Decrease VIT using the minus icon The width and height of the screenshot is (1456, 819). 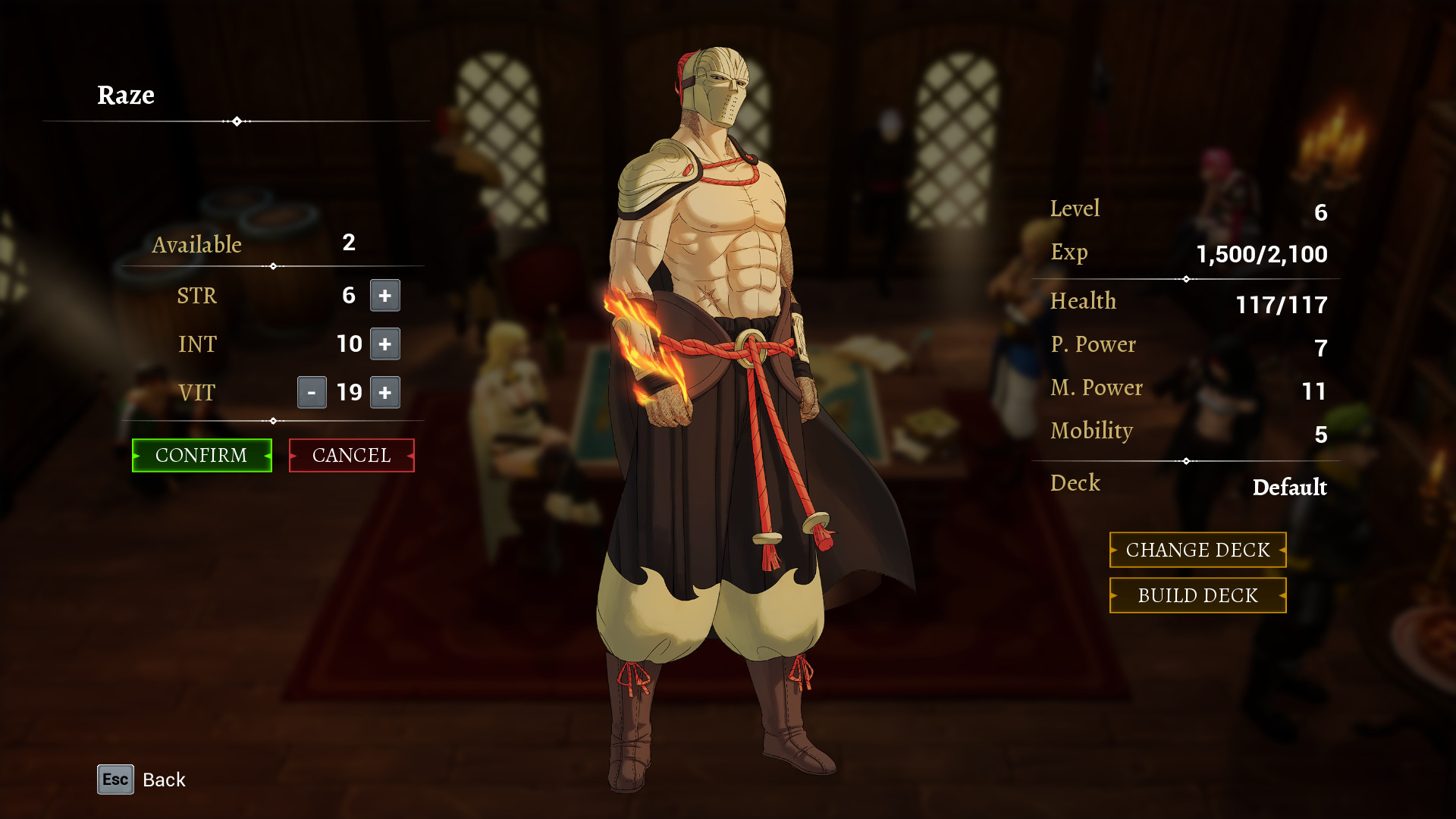312,393
